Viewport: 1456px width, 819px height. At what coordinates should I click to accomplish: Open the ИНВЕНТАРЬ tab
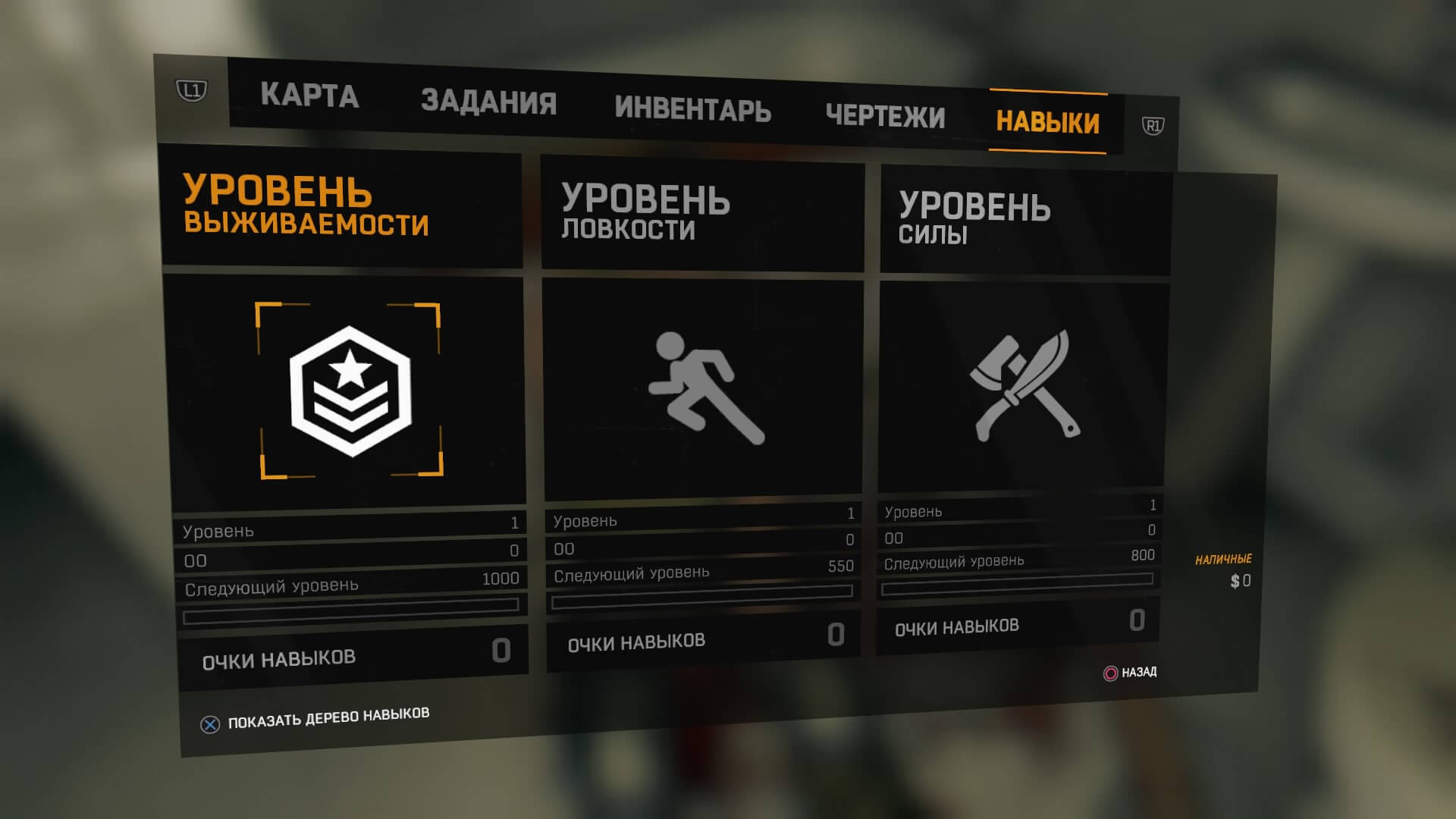(694, 111)
